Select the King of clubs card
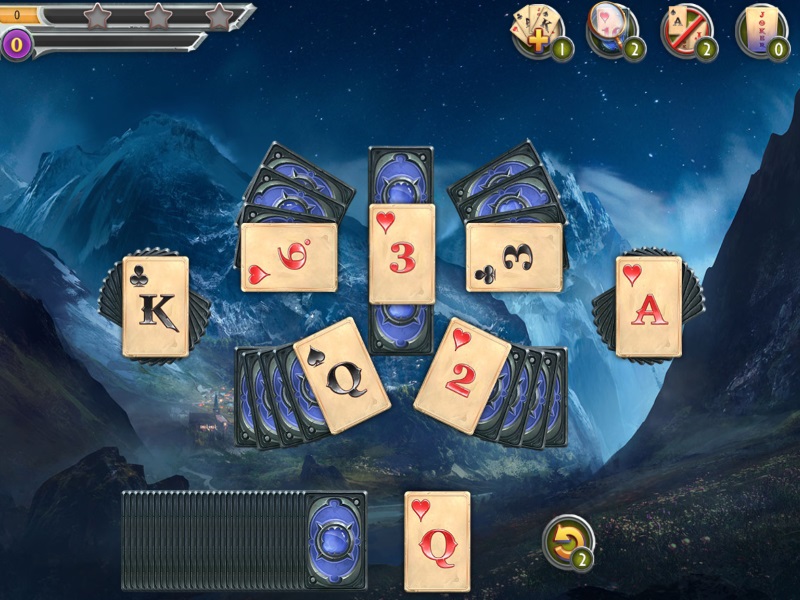800x600 pixels. (155, 306)
